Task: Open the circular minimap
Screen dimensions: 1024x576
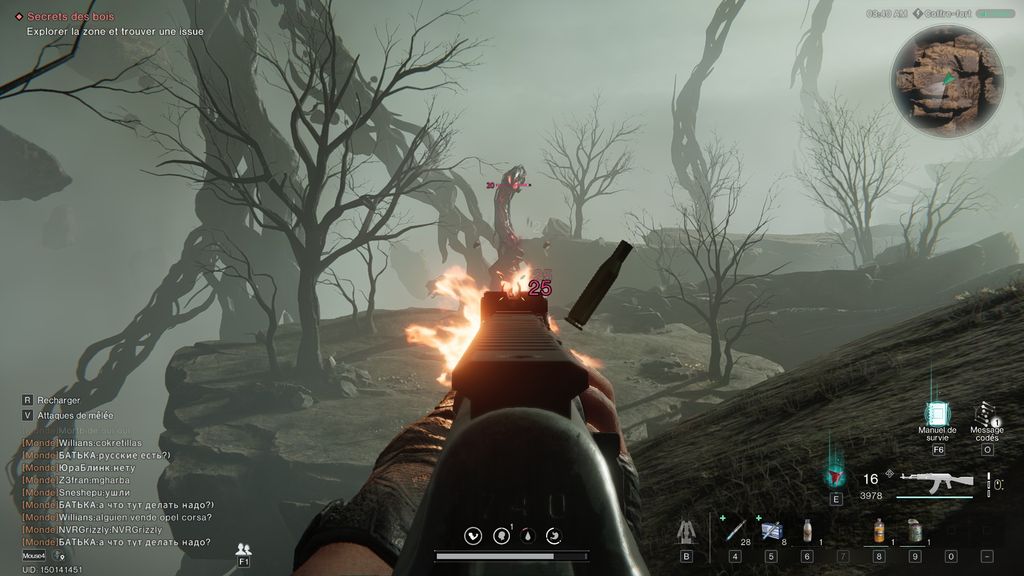Action: (947, 81)
